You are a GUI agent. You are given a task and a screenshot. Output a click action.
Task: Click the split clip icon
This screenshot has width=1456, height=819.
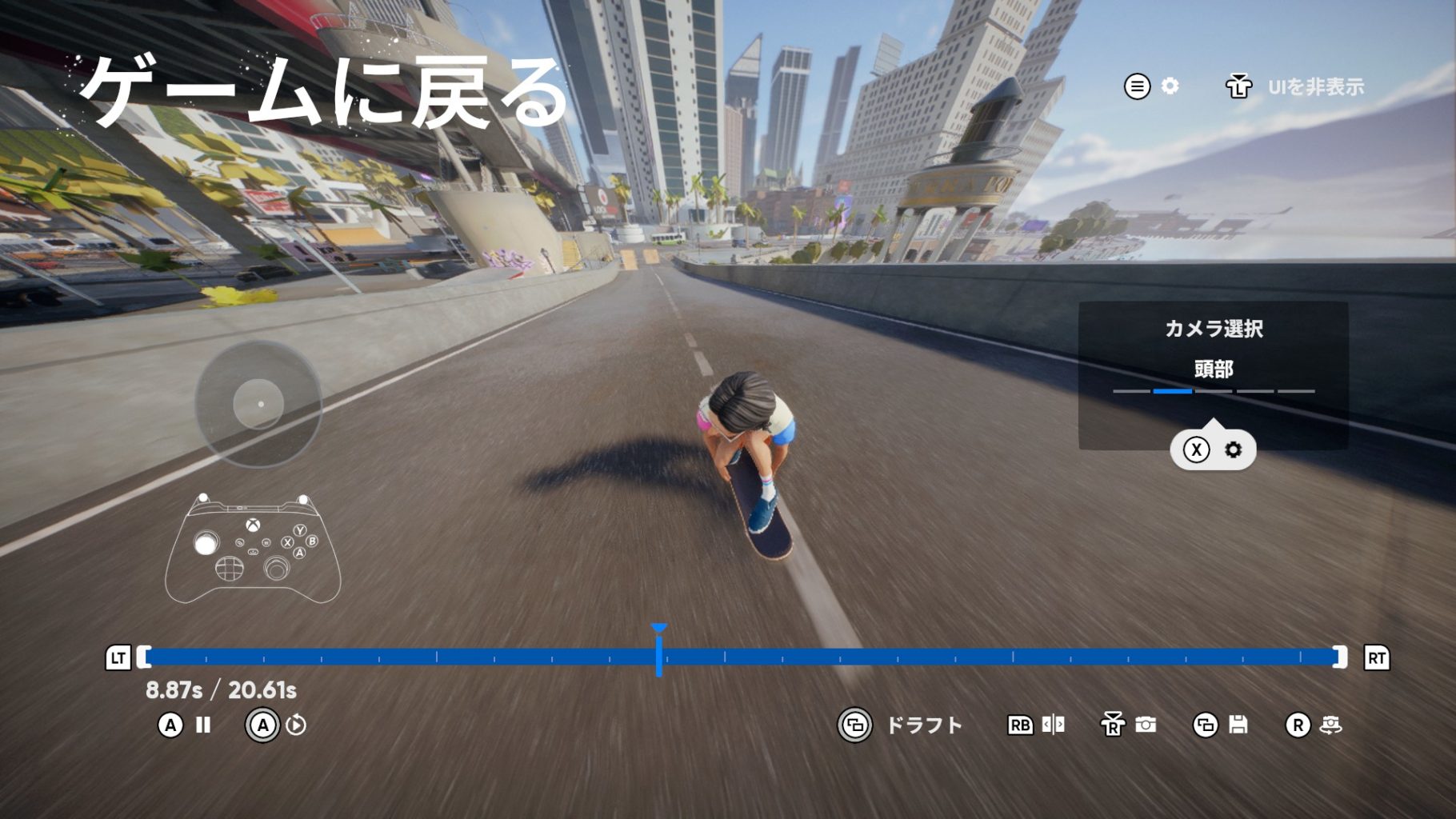[1053, 725]
